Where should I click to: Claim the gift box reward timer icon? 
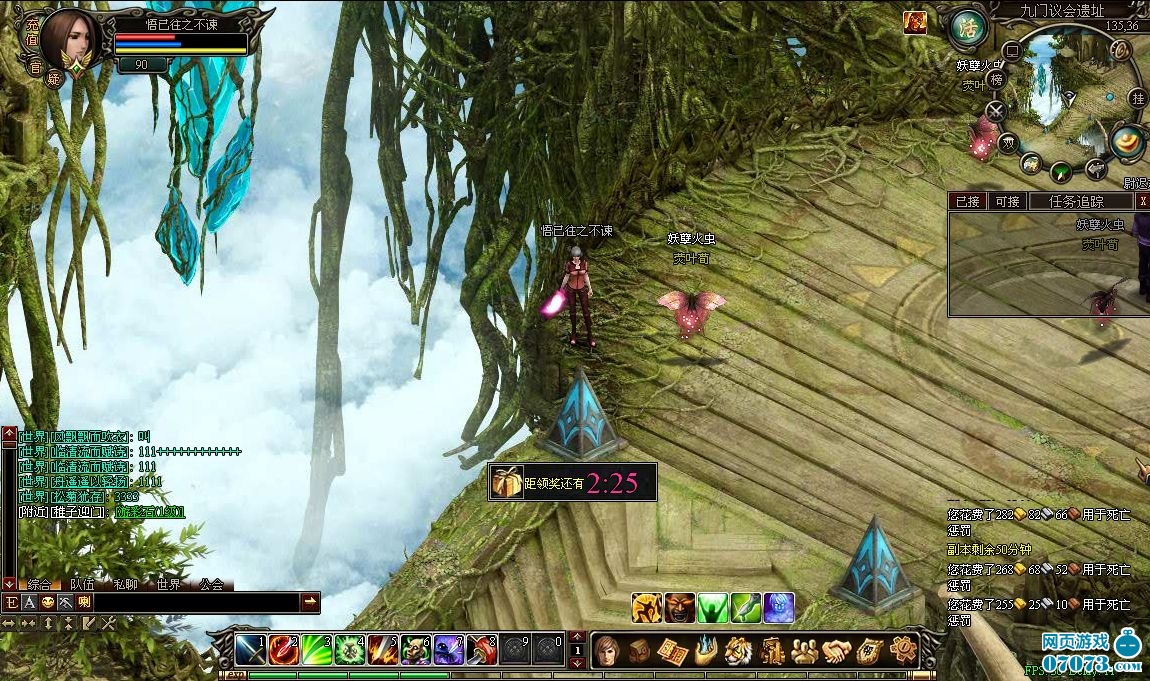507,483
